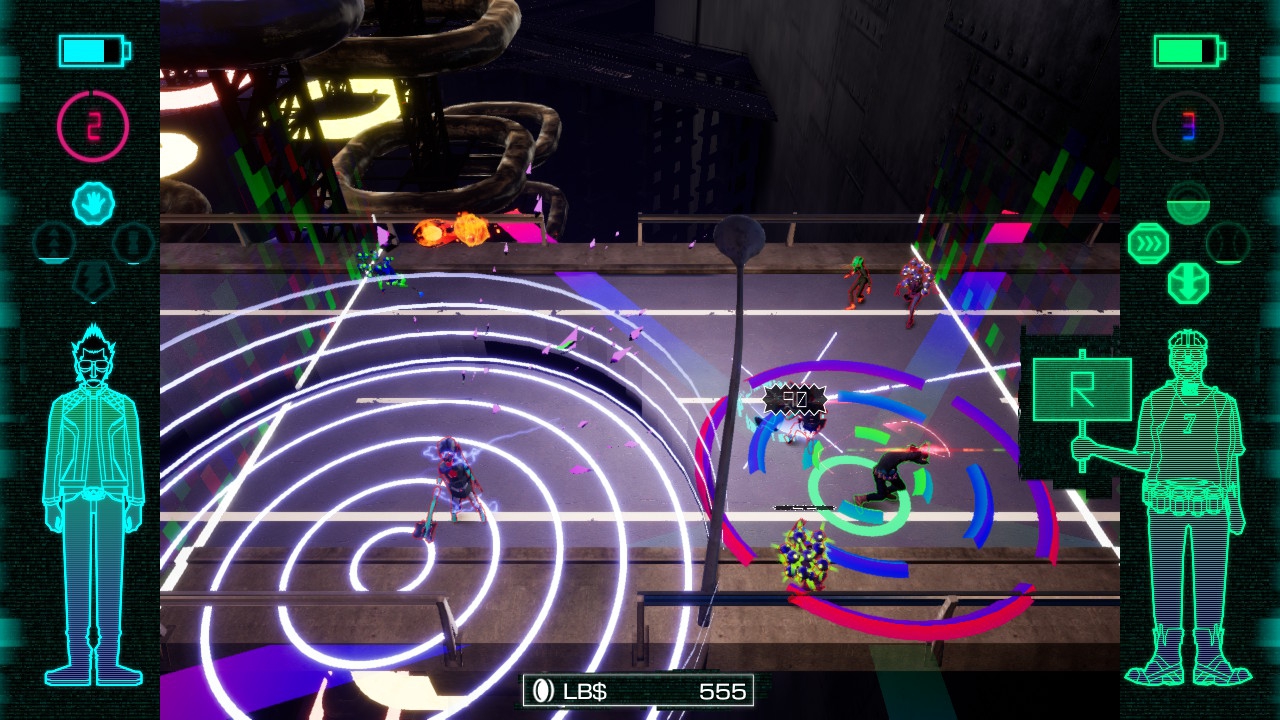
Task: Select the green baseball skill chip
Action: click(1227, 243)
